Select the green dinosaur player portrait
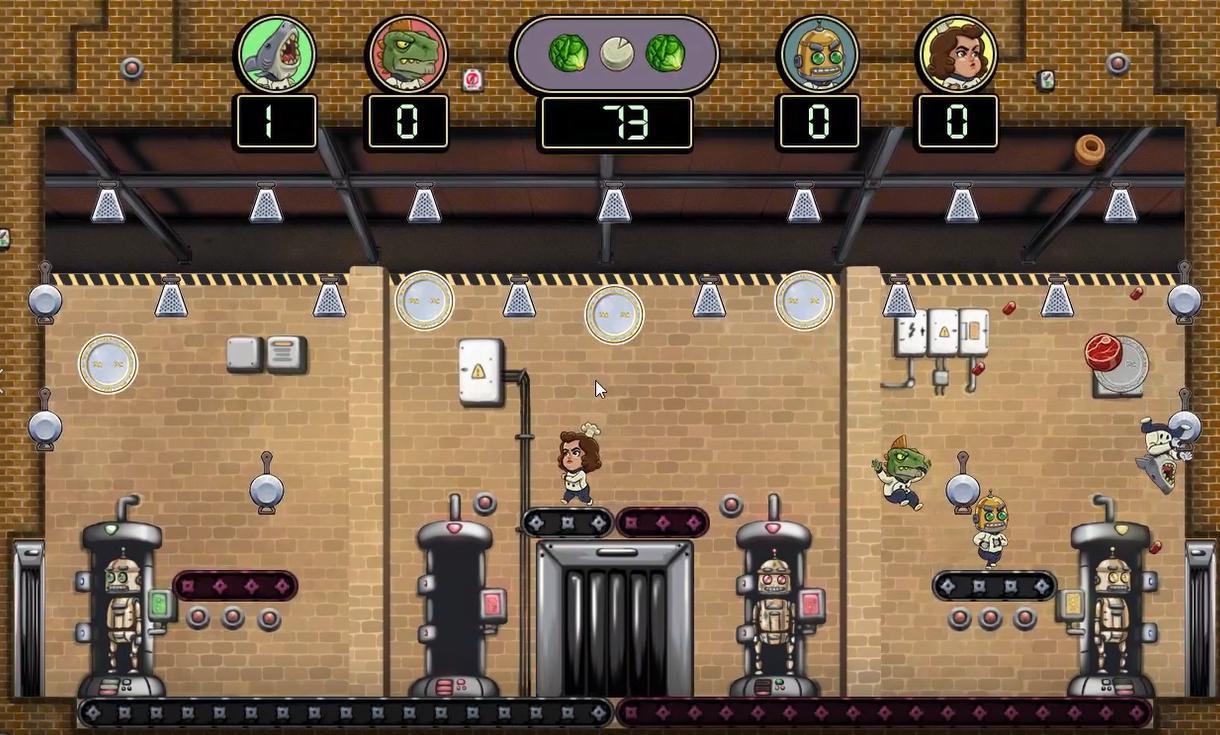Image resolution: width=1220 pixels, height=735 pixels. [x=408, y=53]
